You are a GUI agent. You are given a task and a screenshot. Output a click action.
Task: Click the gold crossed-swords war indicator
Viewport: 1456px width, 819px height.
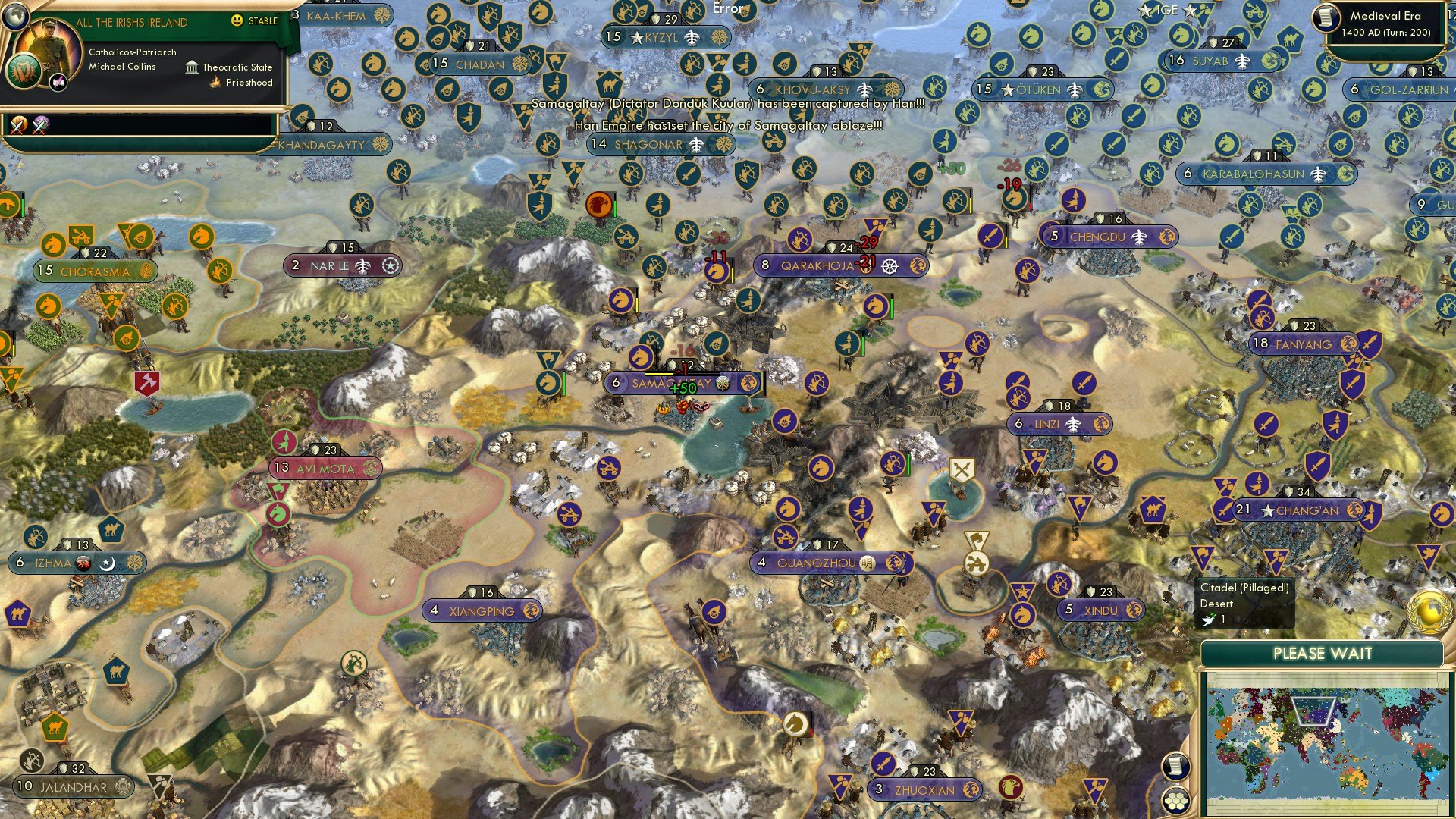[17, 124]
